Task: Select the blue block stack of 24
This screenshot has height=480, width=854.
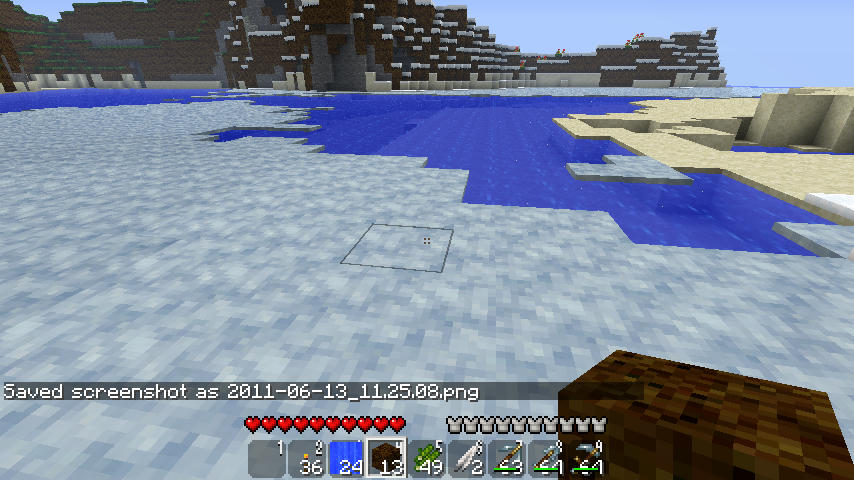Action: click(x=347, y=459)
